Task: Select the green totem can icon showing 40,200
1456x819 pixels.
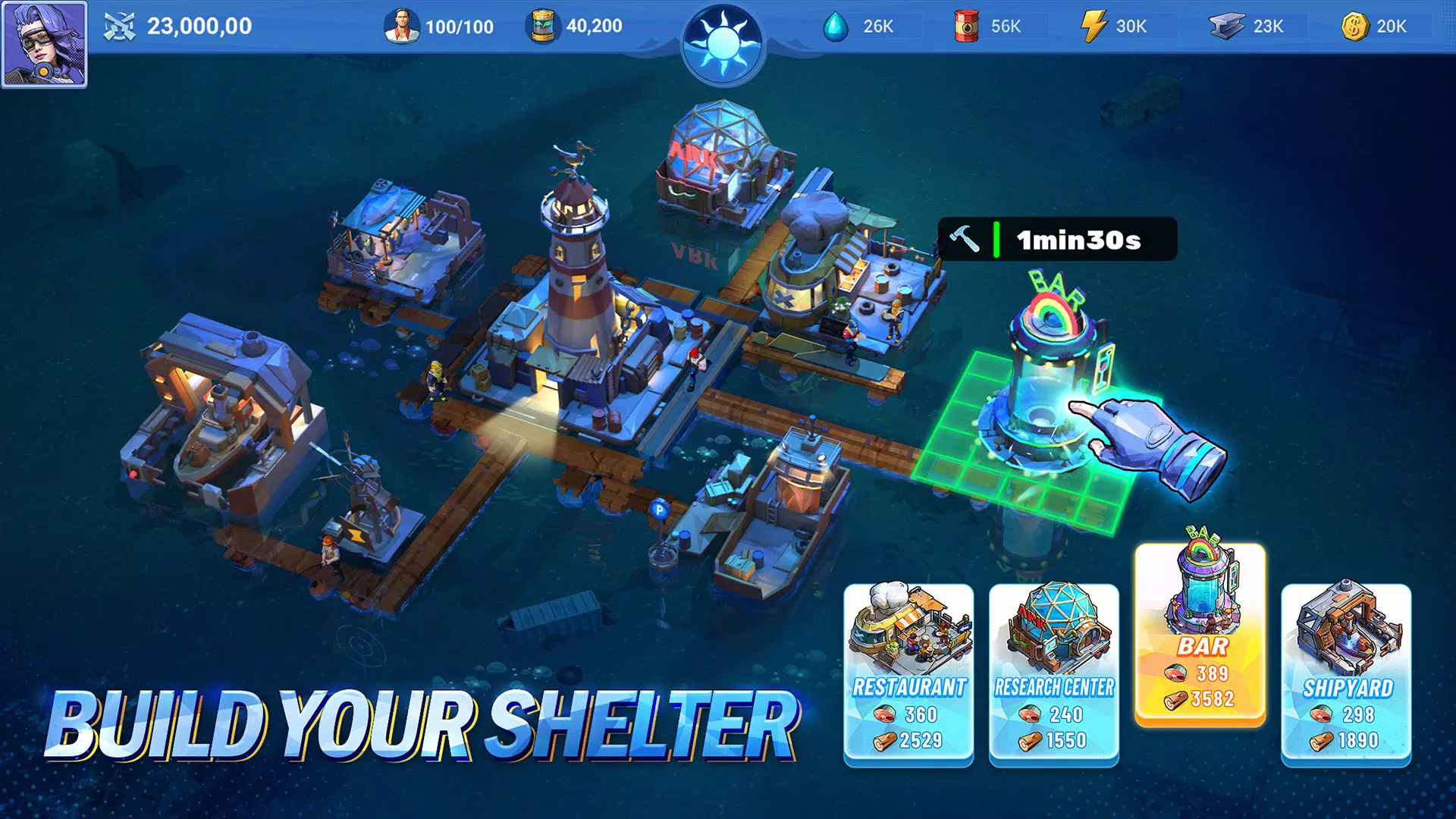Action: (544, 24)
